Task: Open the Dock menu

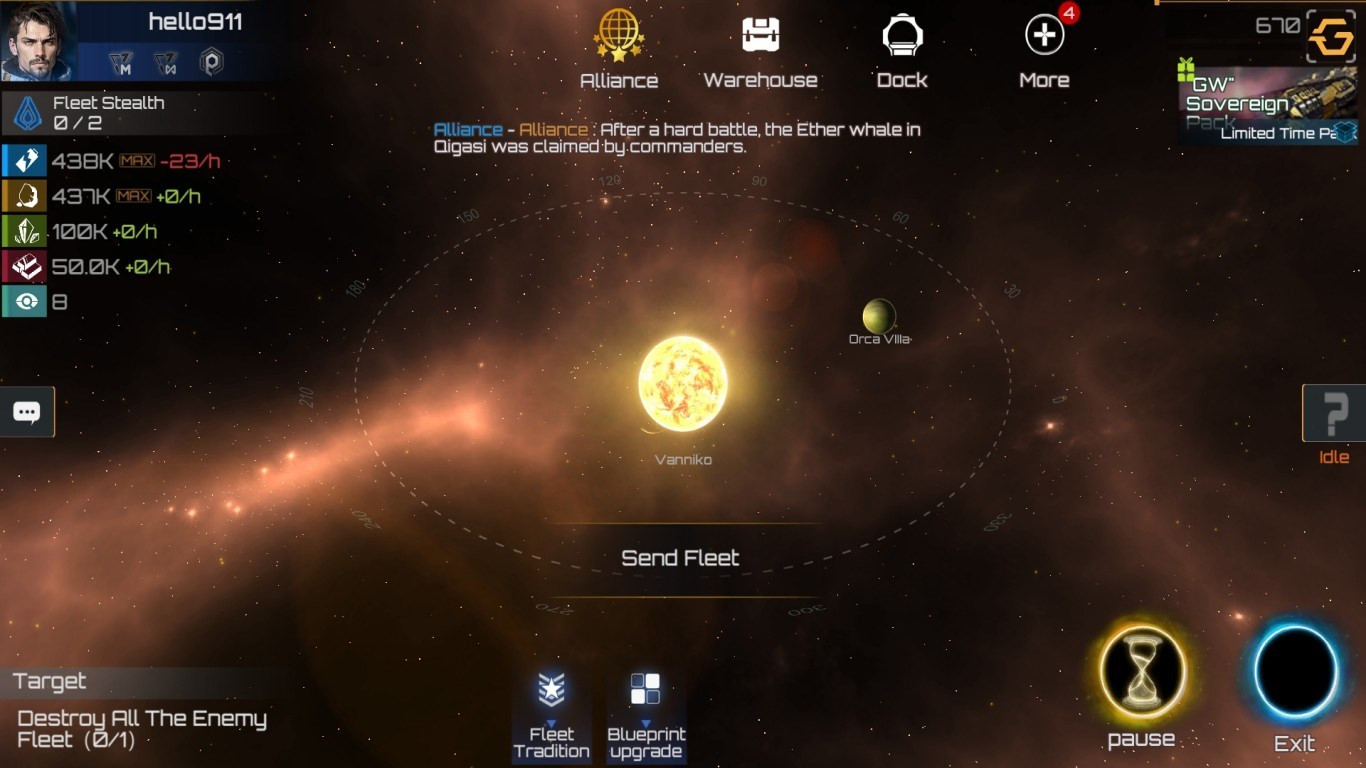Action: coord(902,50)
